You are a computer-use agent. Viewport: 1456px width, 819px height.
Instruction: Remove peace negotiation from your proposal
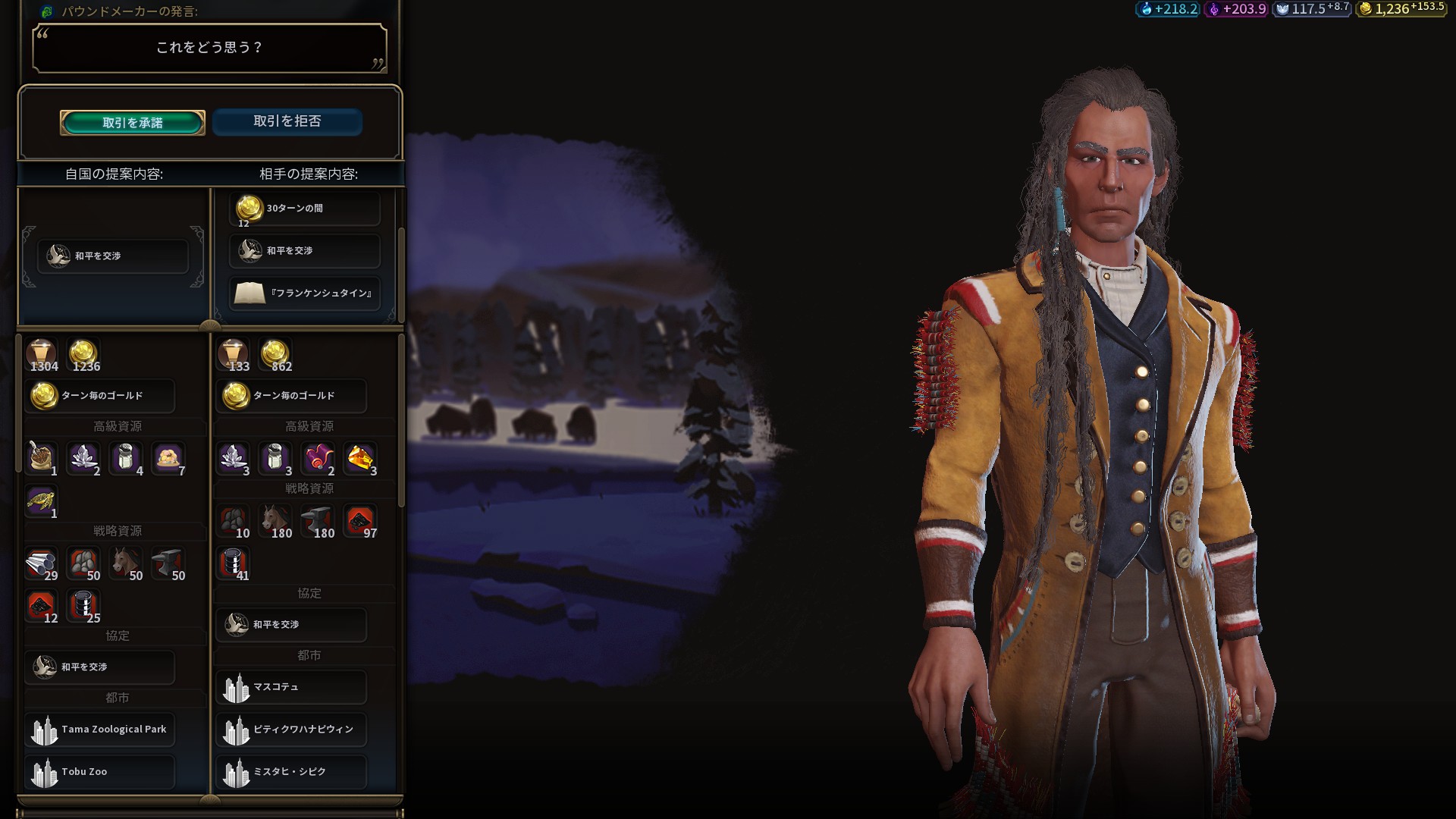(113, 256)
